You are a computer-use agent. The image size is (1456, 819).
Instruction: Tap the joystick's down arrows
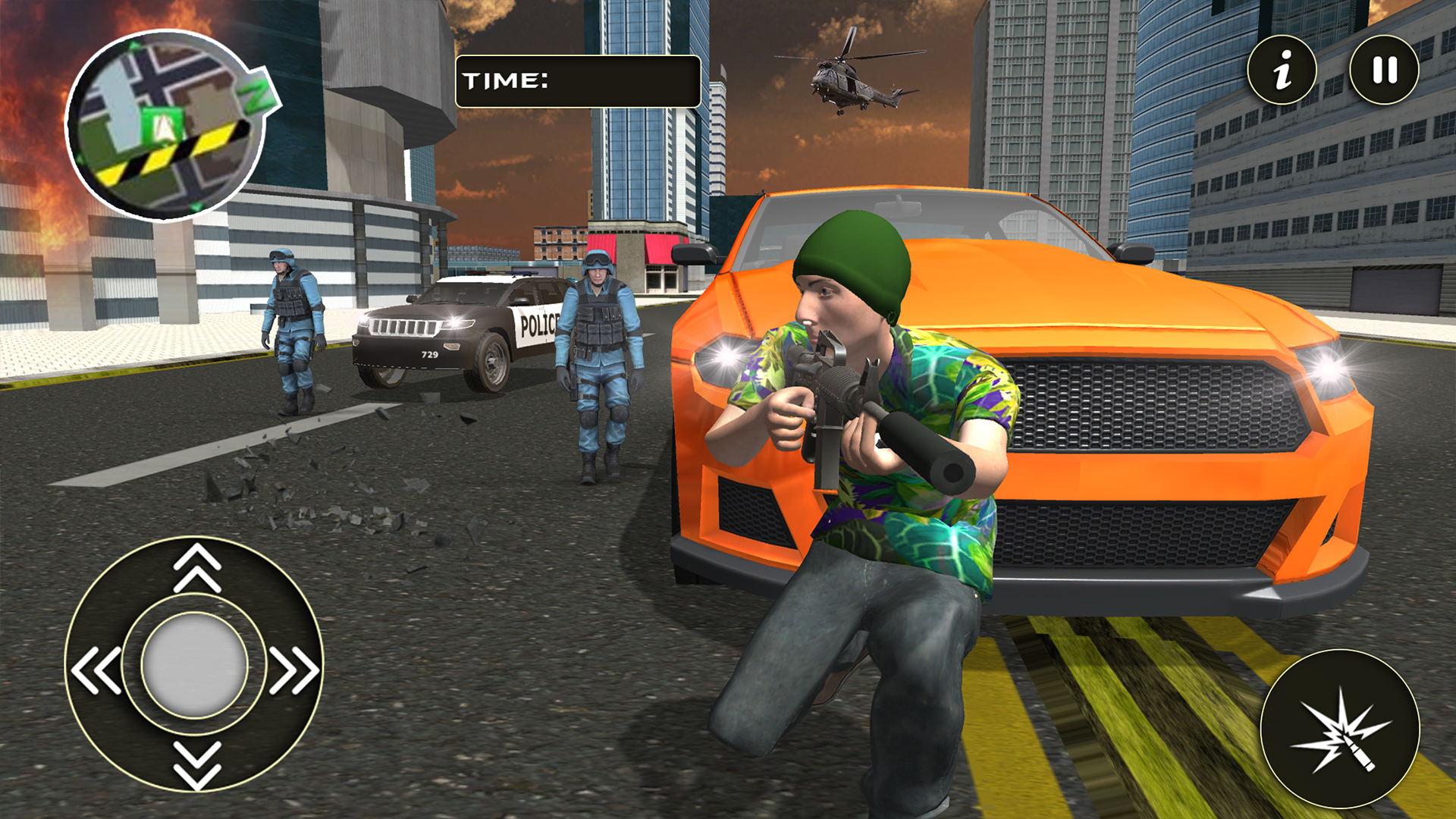coord(197,764)
